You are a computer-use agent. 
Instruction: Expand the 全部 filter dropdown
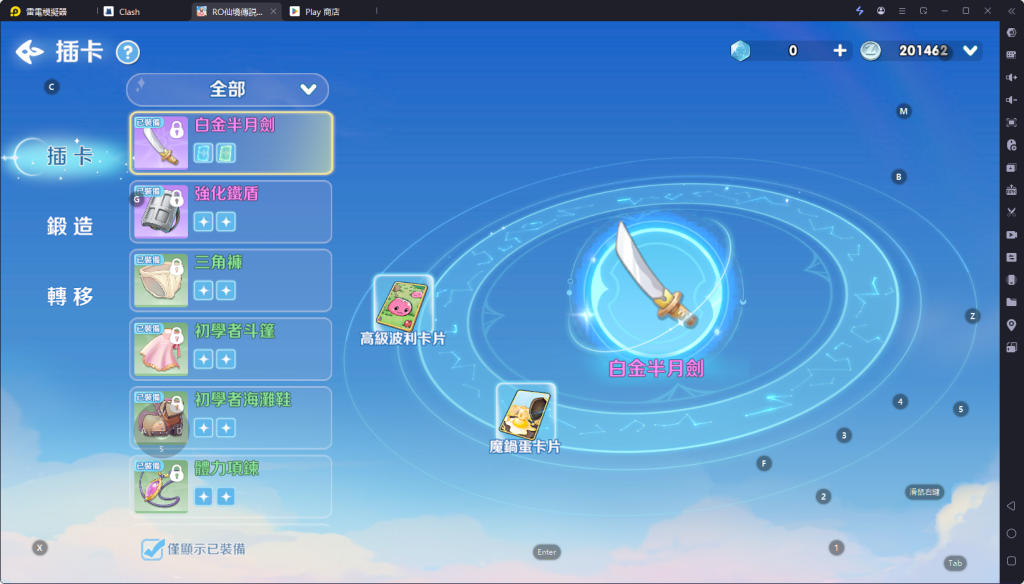(x=227, y=89)
